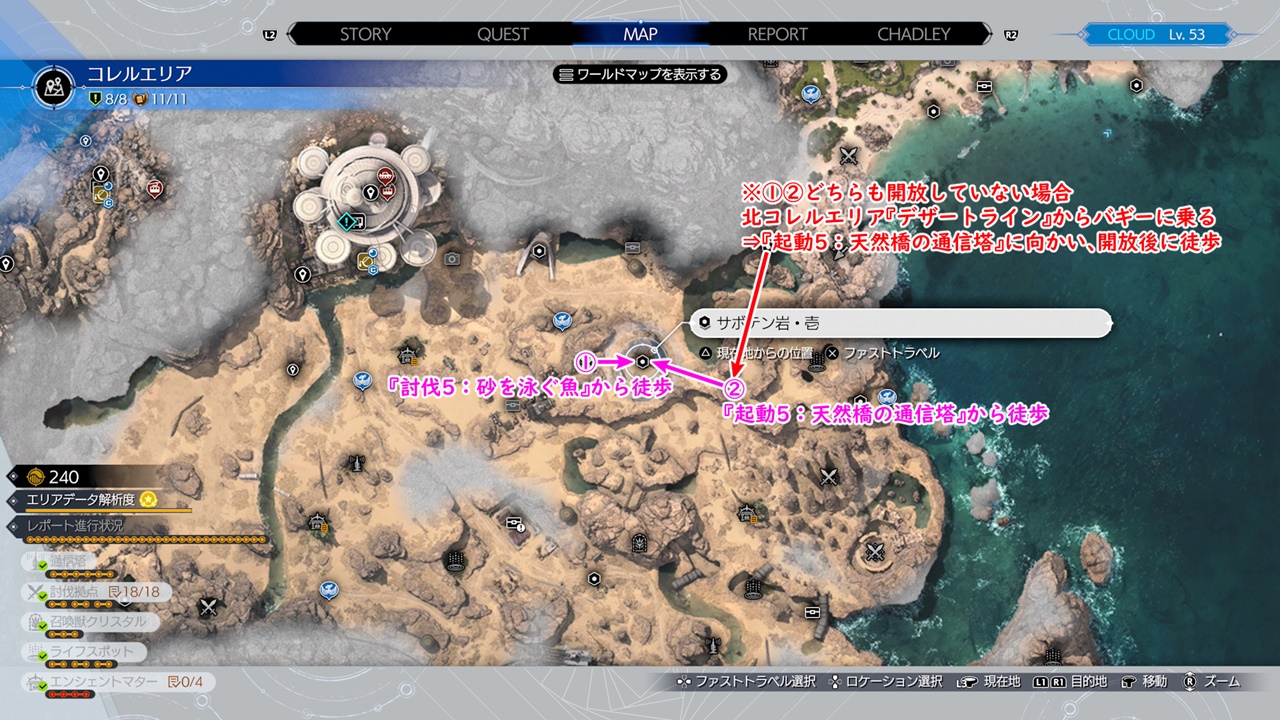Select the サボテン岩・壱 location label
The height and width of the screenshot is (720, 1280).
coord(900,323)
